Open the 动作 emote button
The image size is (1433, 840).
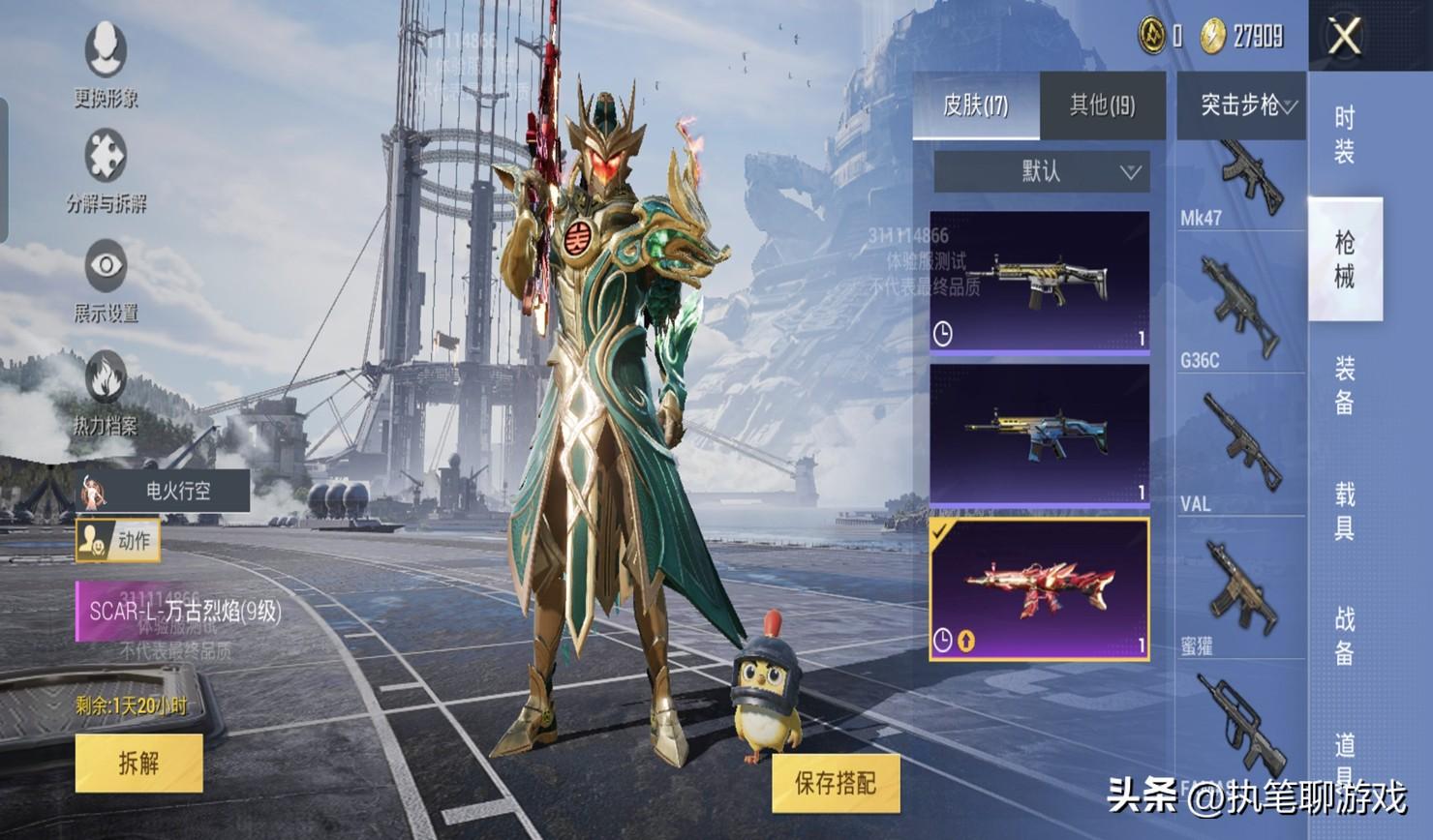pos(118,541)
